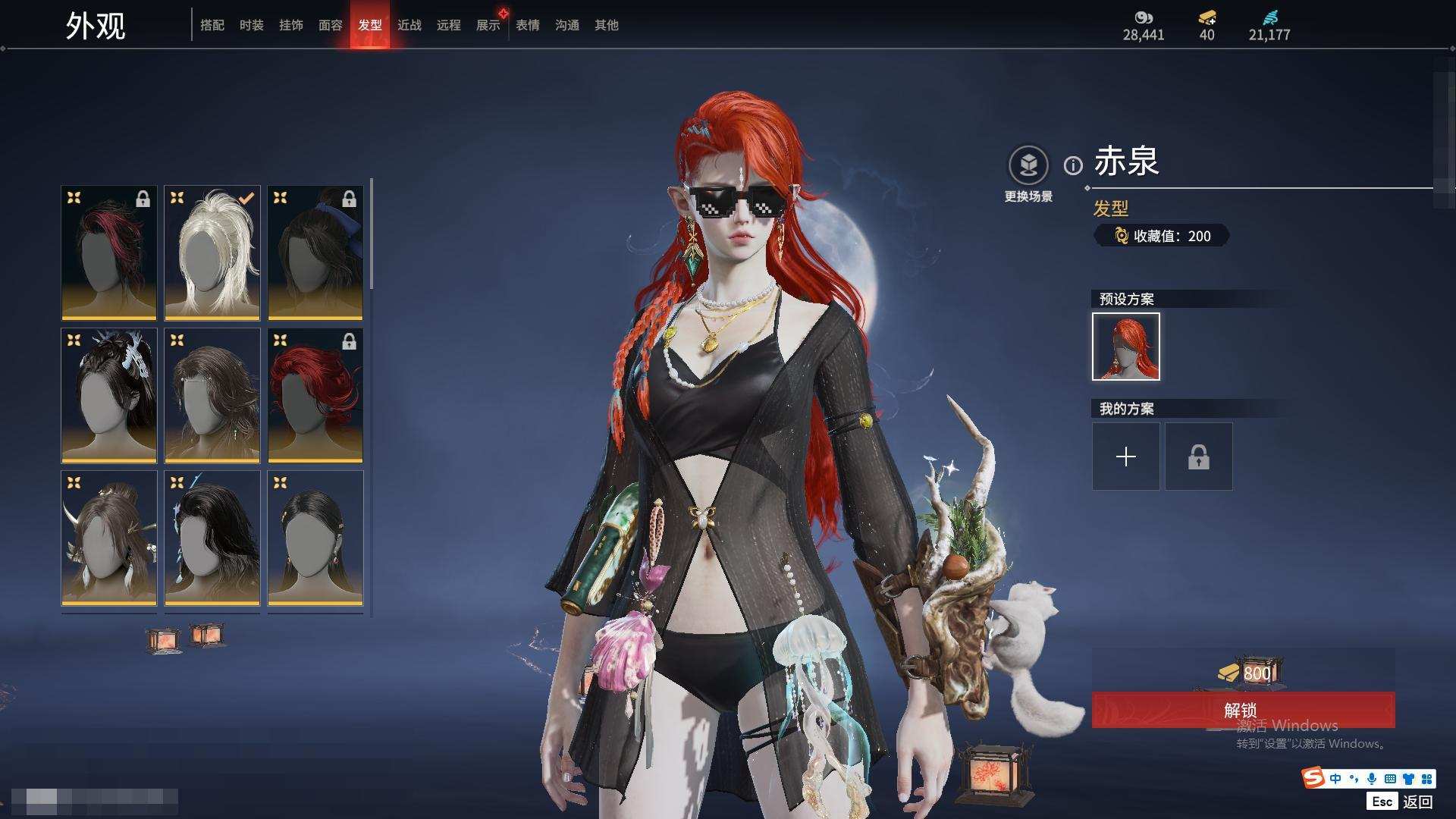Toggle the Sogou input method language
The width and height of the screenshot is (1456, 819).
click(x=1335, y=779)
